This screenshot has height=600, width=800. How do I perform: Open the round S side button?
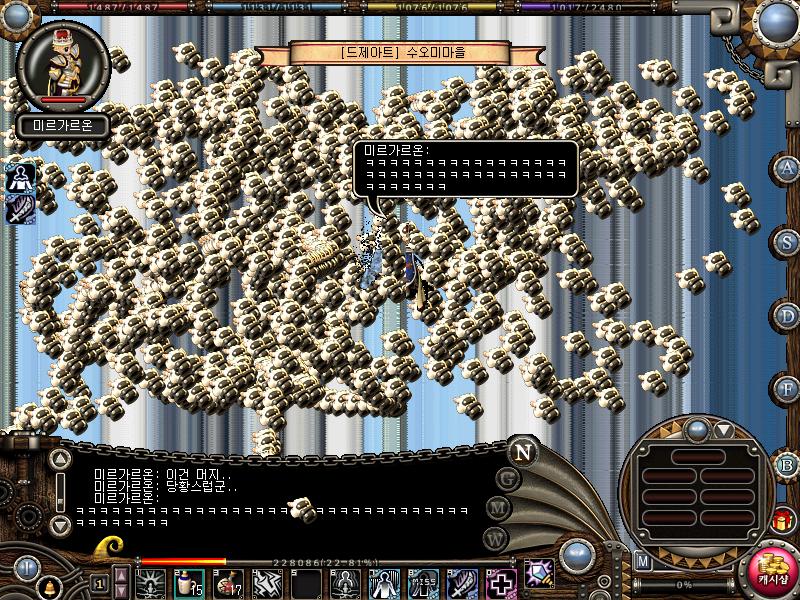788,241
